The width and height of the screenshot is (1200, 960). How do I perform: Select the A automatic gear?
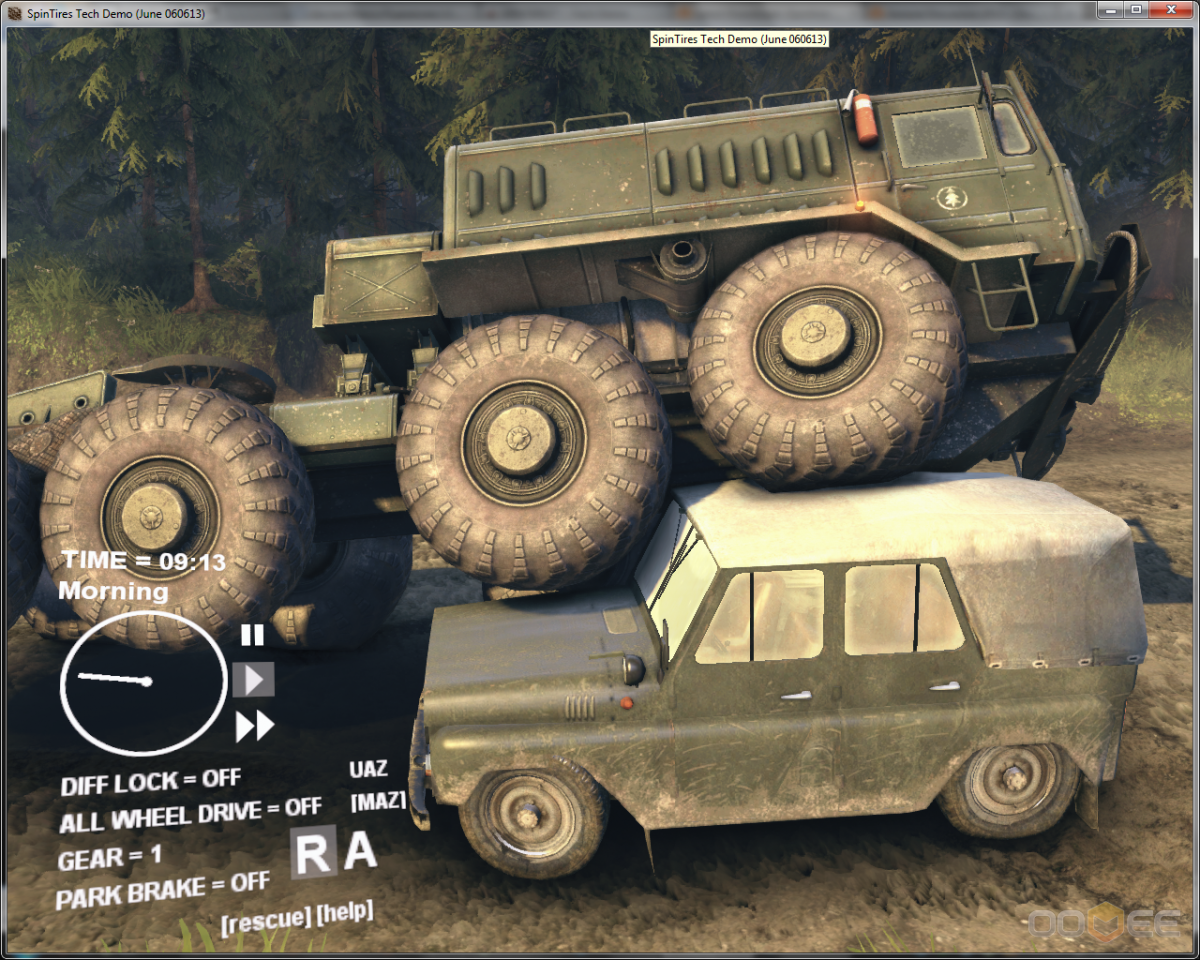[x=360, y=852]
